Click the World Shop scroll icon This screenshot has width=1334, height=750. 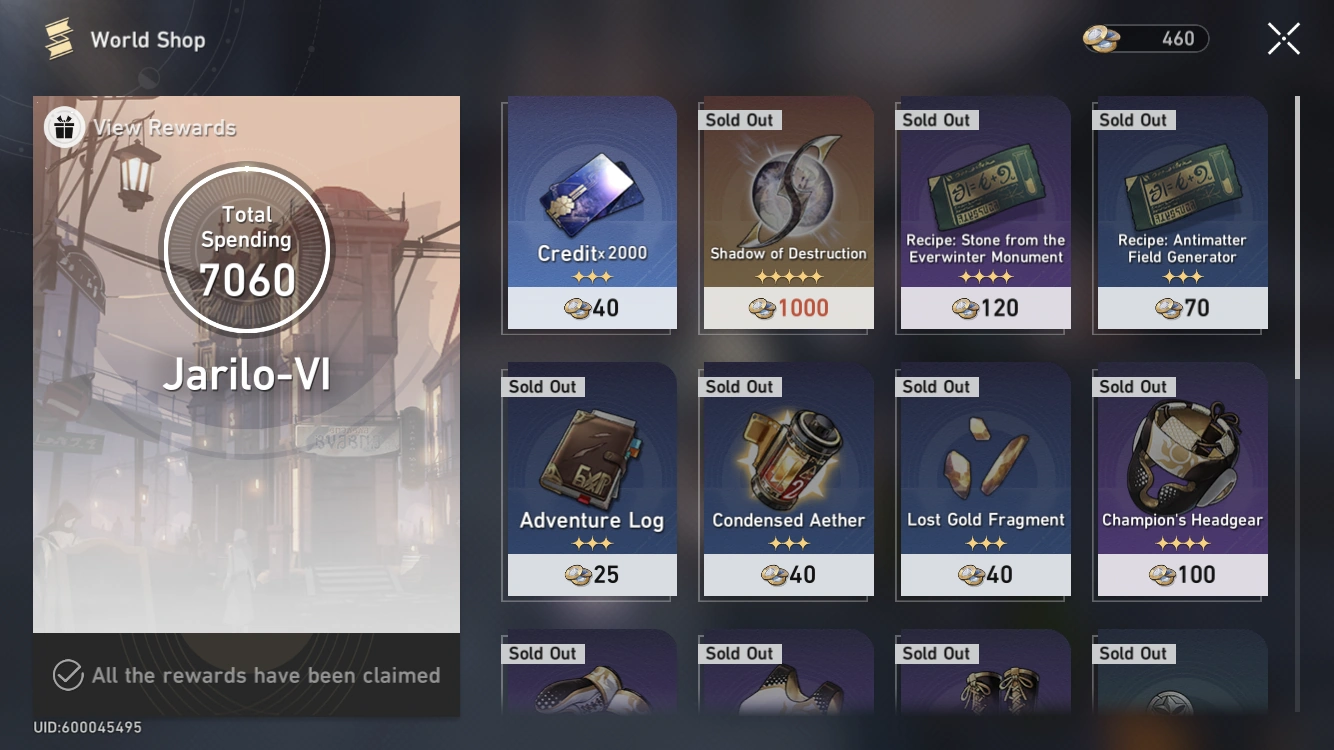pos(58,39)
